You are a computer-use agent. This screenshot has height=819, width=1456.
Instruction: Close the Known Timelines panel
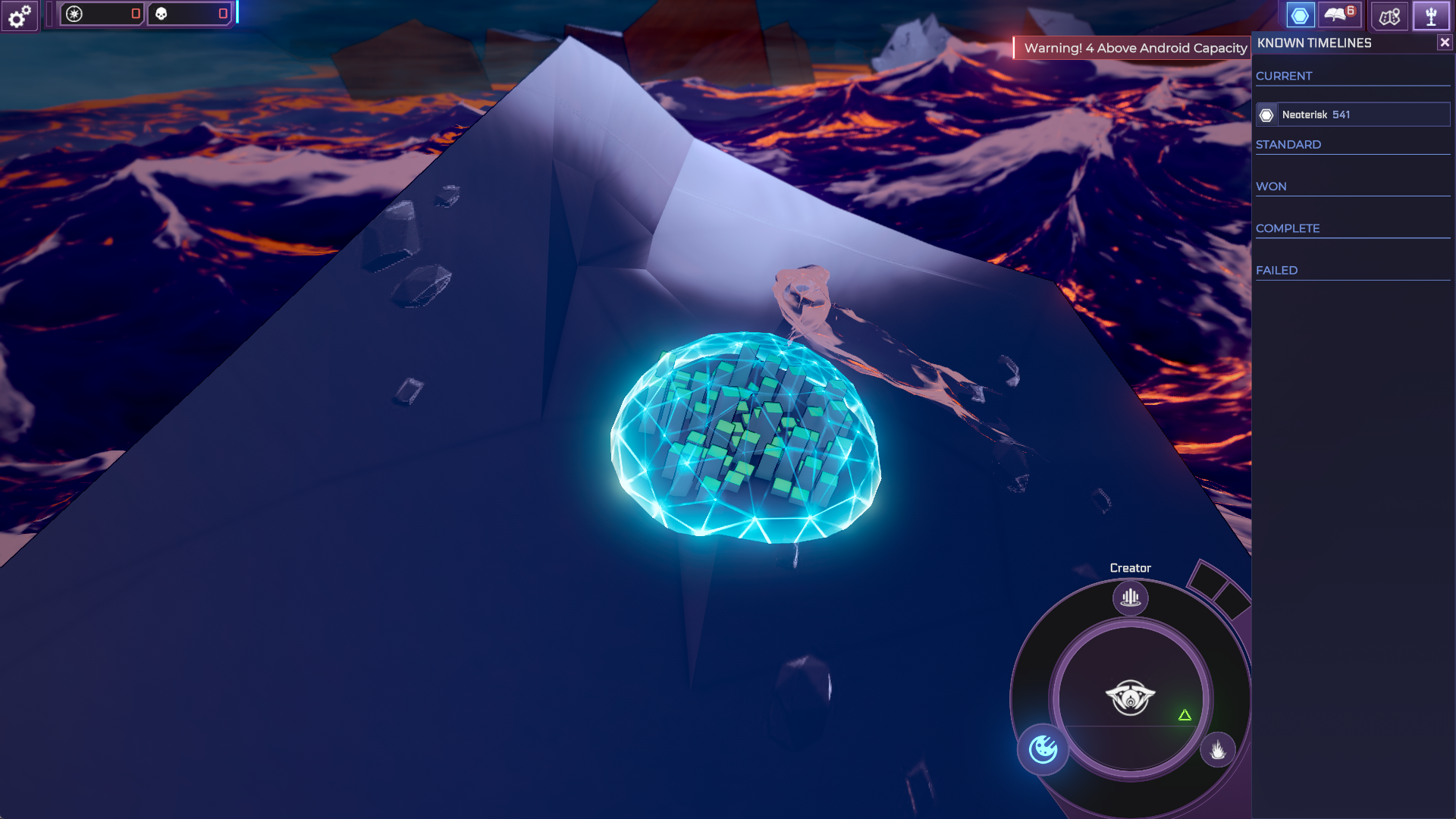click(1445, 43)
